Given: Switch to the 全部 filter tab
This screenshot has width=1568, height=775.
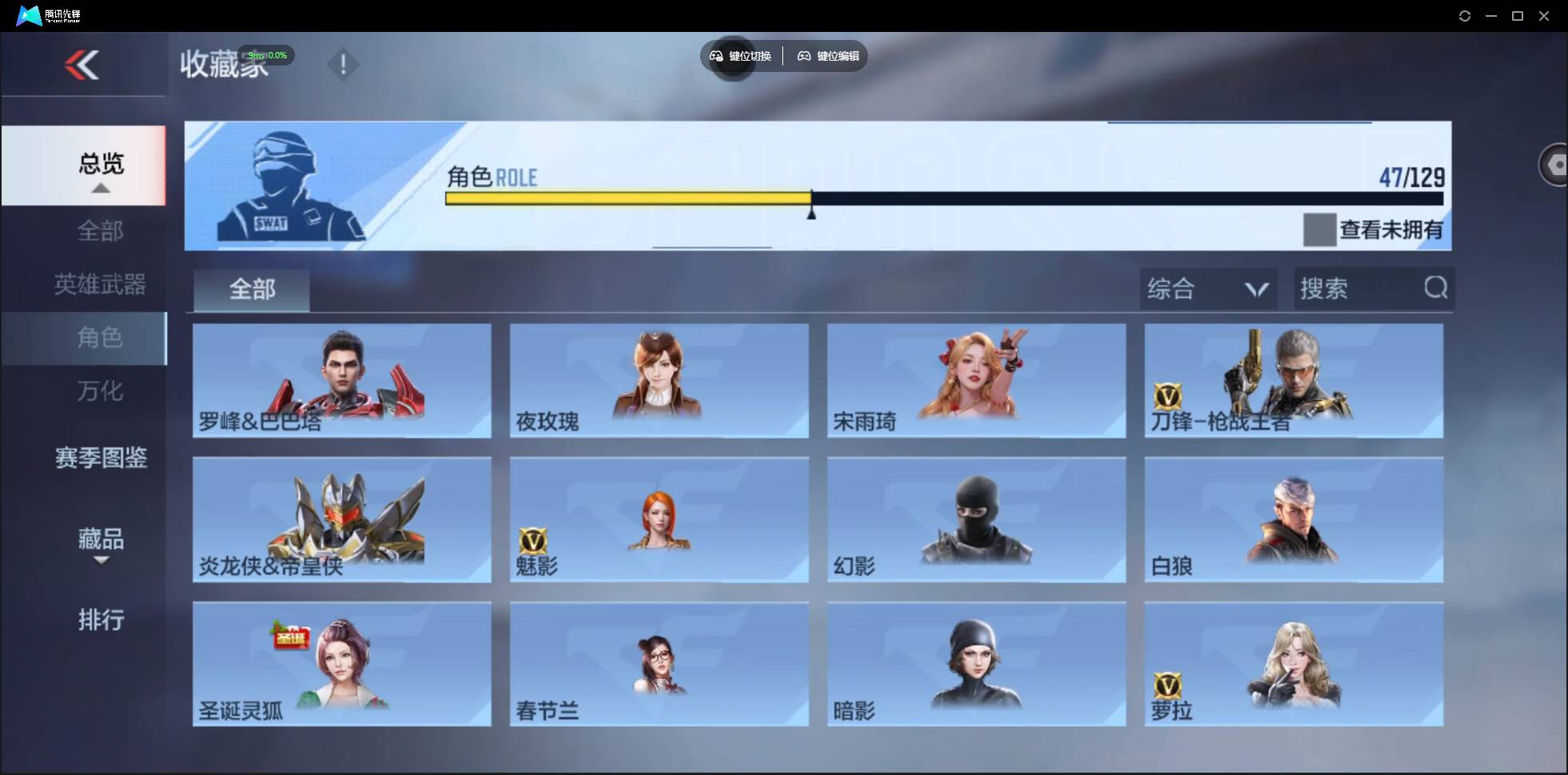Looking at the screenshot, I should click(251, 289).
